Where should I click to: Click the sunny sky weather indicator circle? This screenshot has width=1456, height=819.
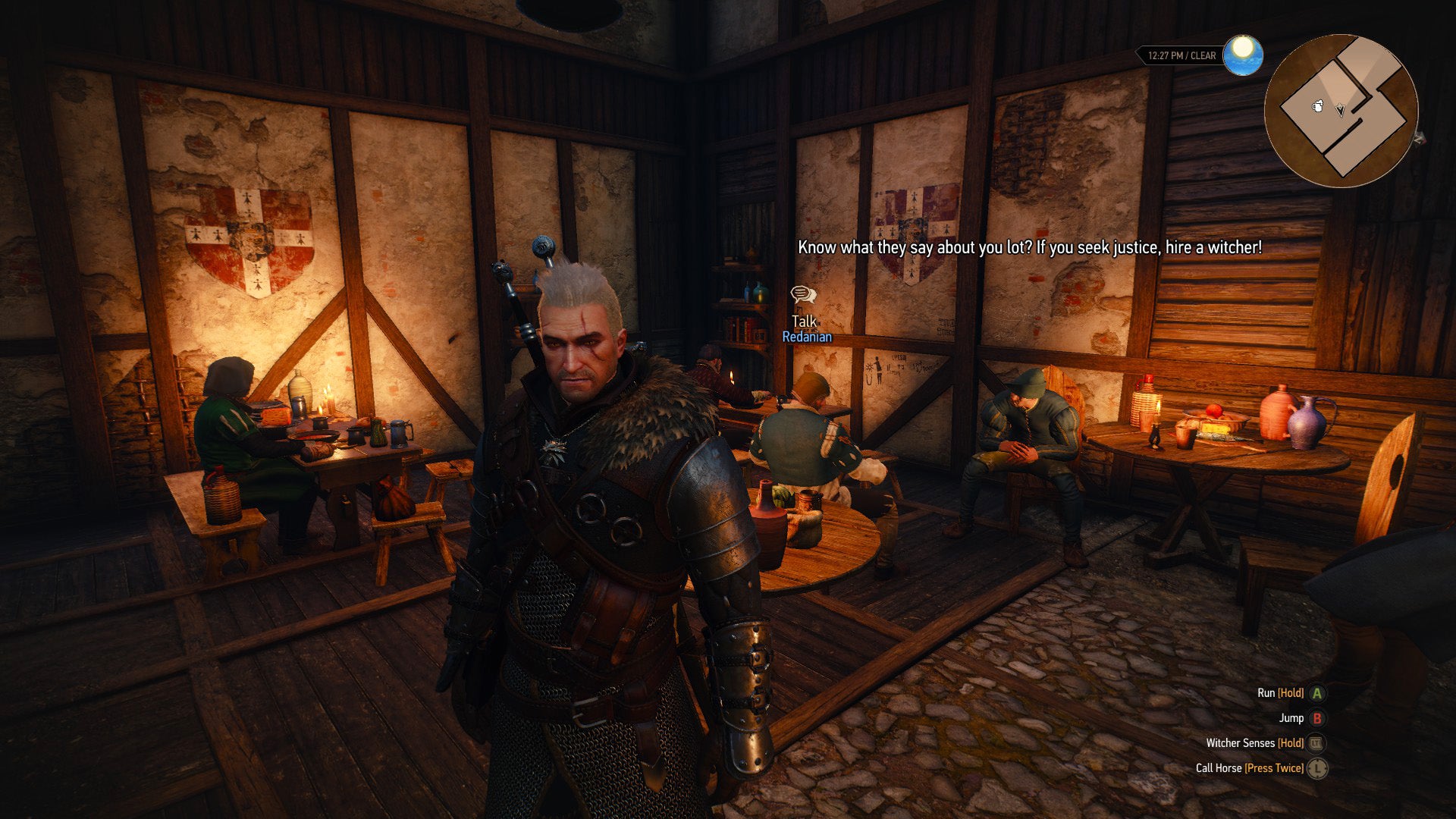(1244, 55)
